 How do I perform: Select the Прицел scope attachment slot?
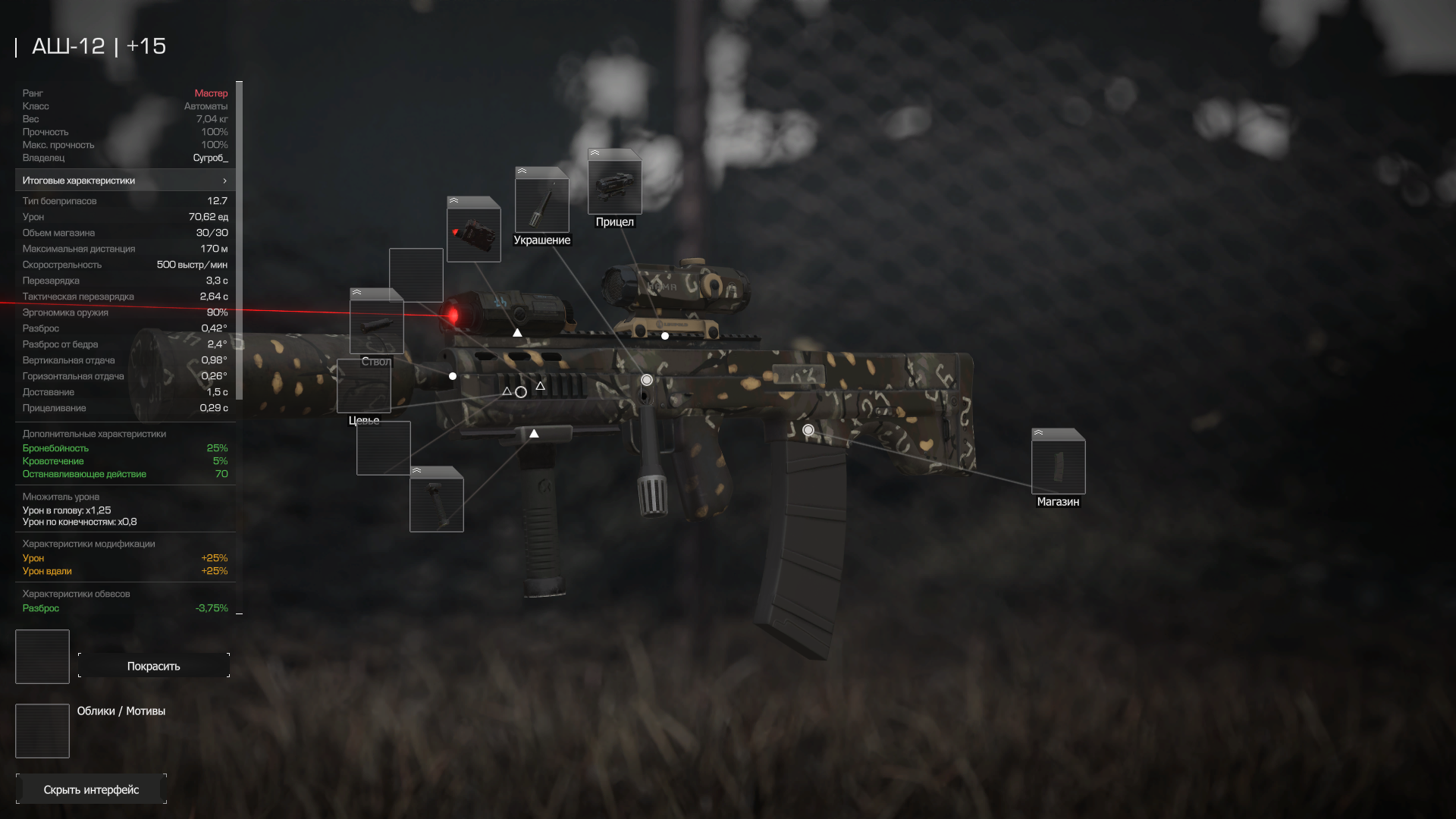(614, 183)
